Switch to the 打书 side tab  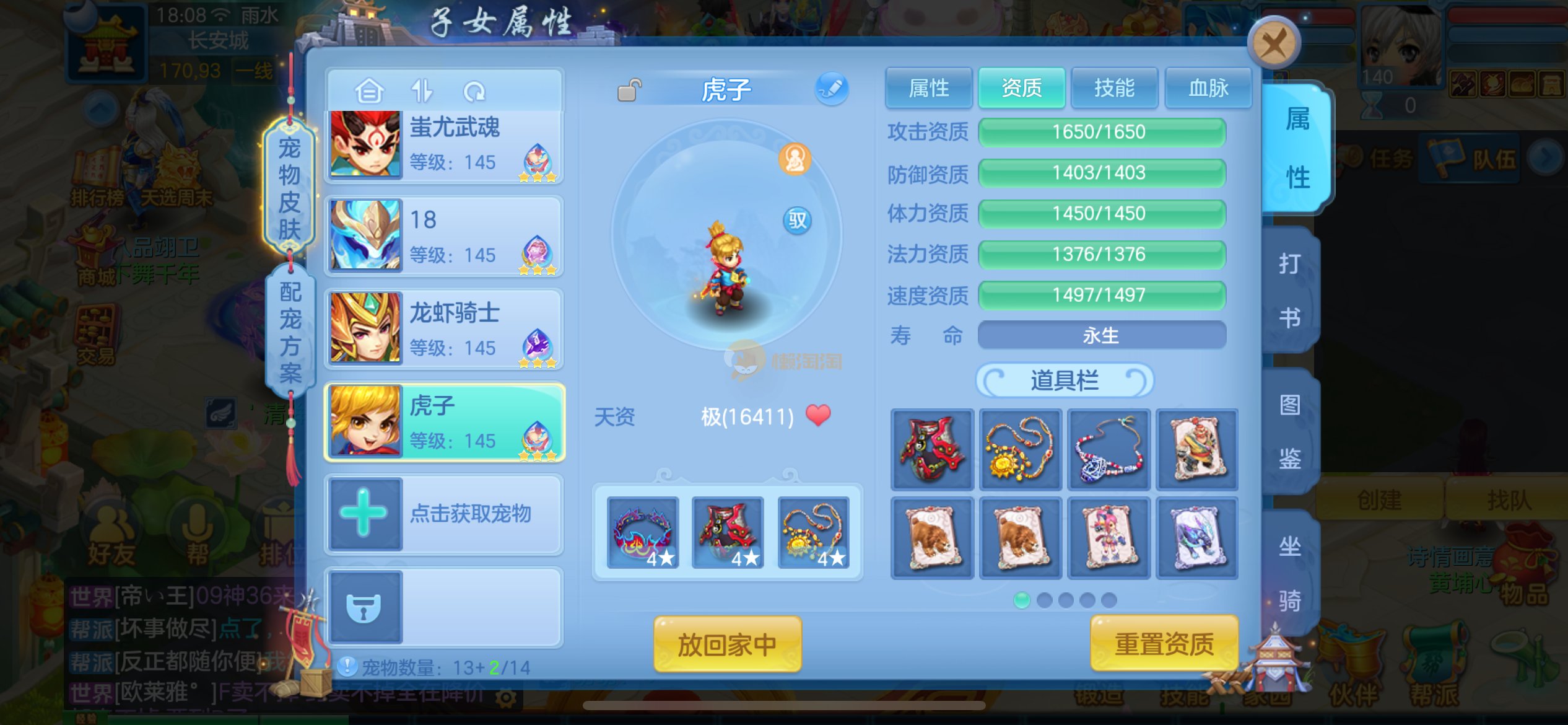1290,290
